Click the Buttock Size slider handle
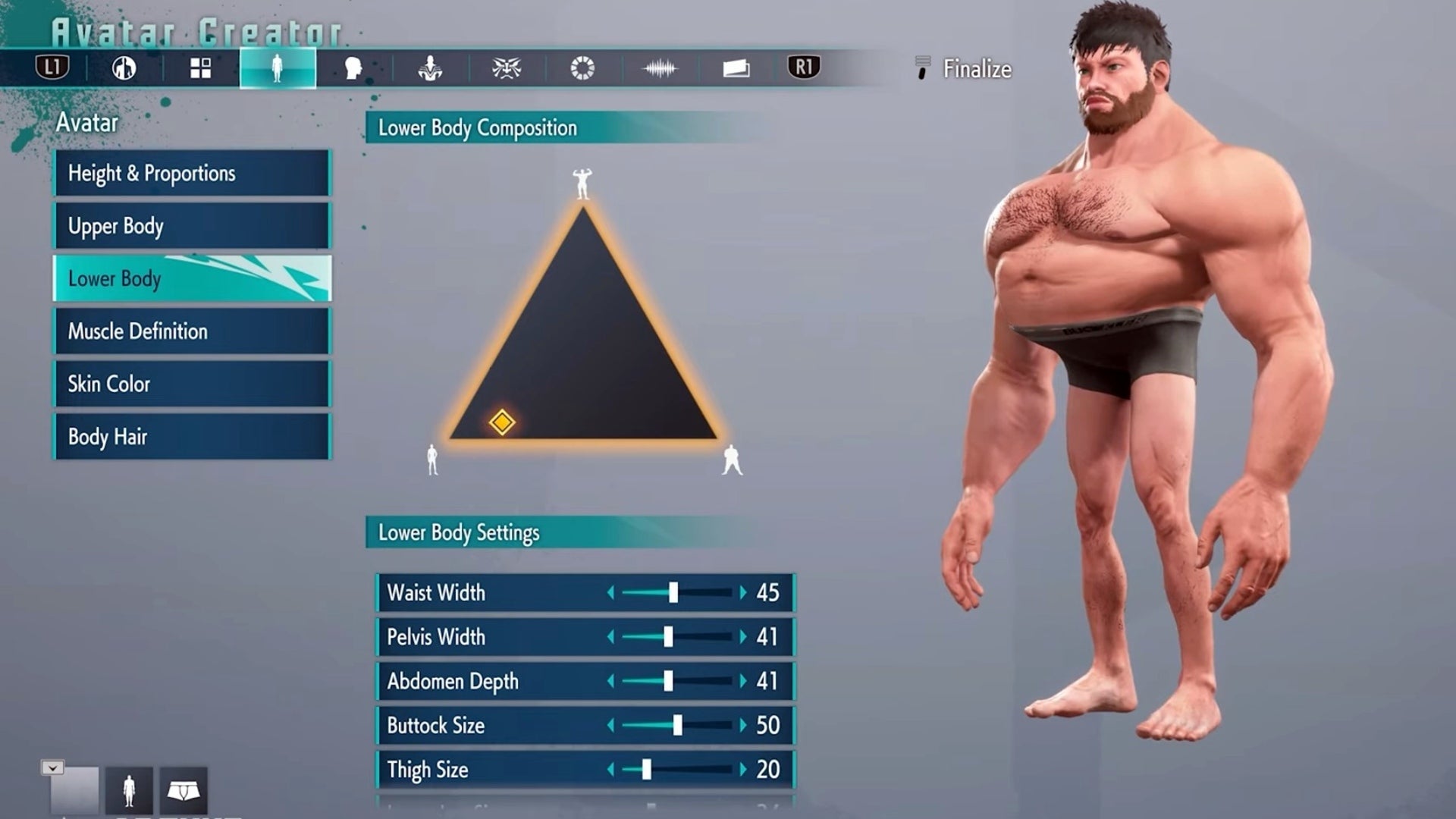Image resolution: width=1456 pixels, height=819 pixels. pyautogui.click(x=677, y=726)
